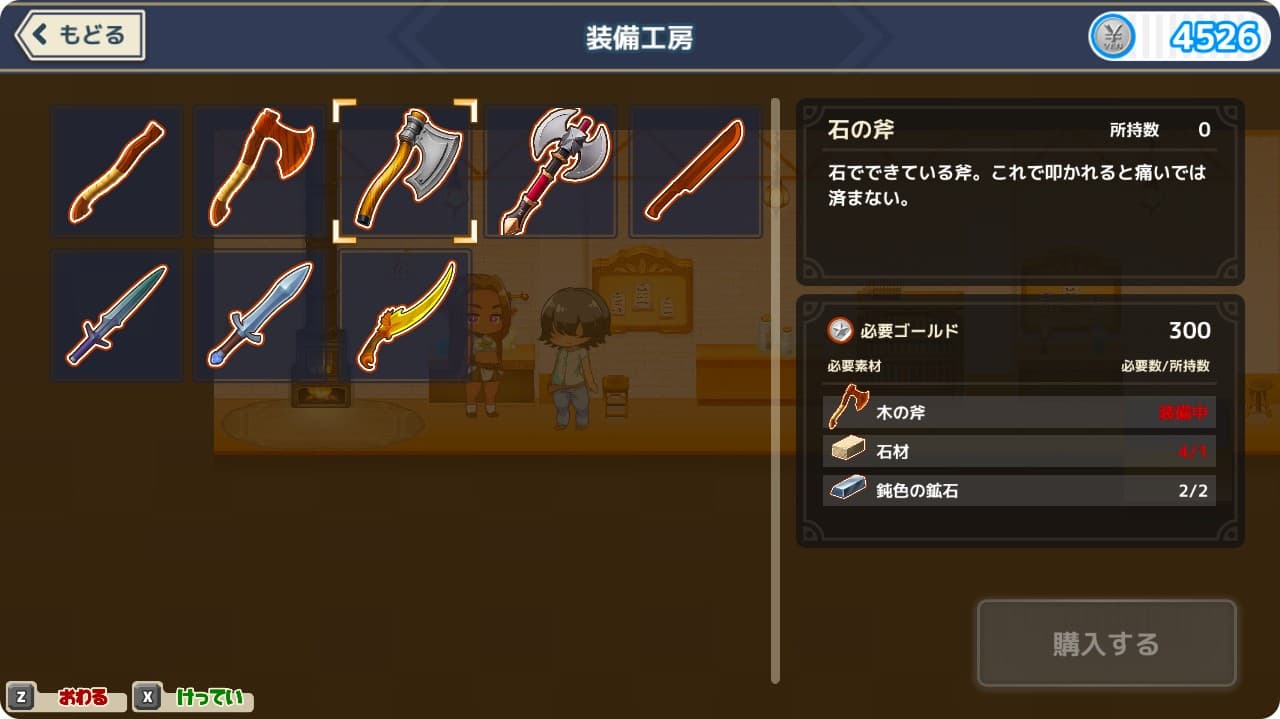Pick the golden curved sword slot
This screenshot has width=1280, height=719.
(405, 315)
